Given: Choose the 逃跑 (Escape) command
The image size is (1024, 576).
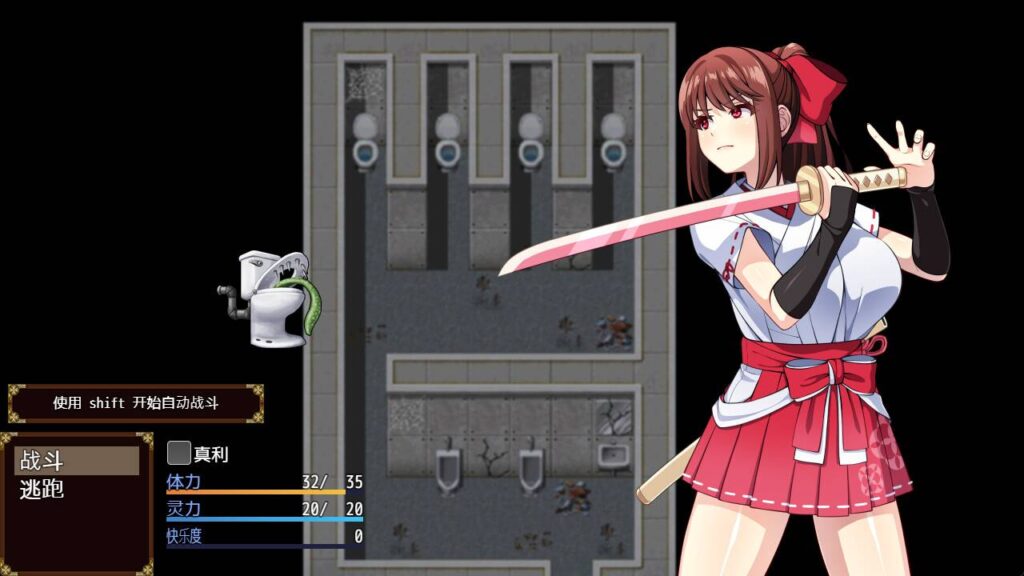Looking at the screenshot, I should (76, 490).
